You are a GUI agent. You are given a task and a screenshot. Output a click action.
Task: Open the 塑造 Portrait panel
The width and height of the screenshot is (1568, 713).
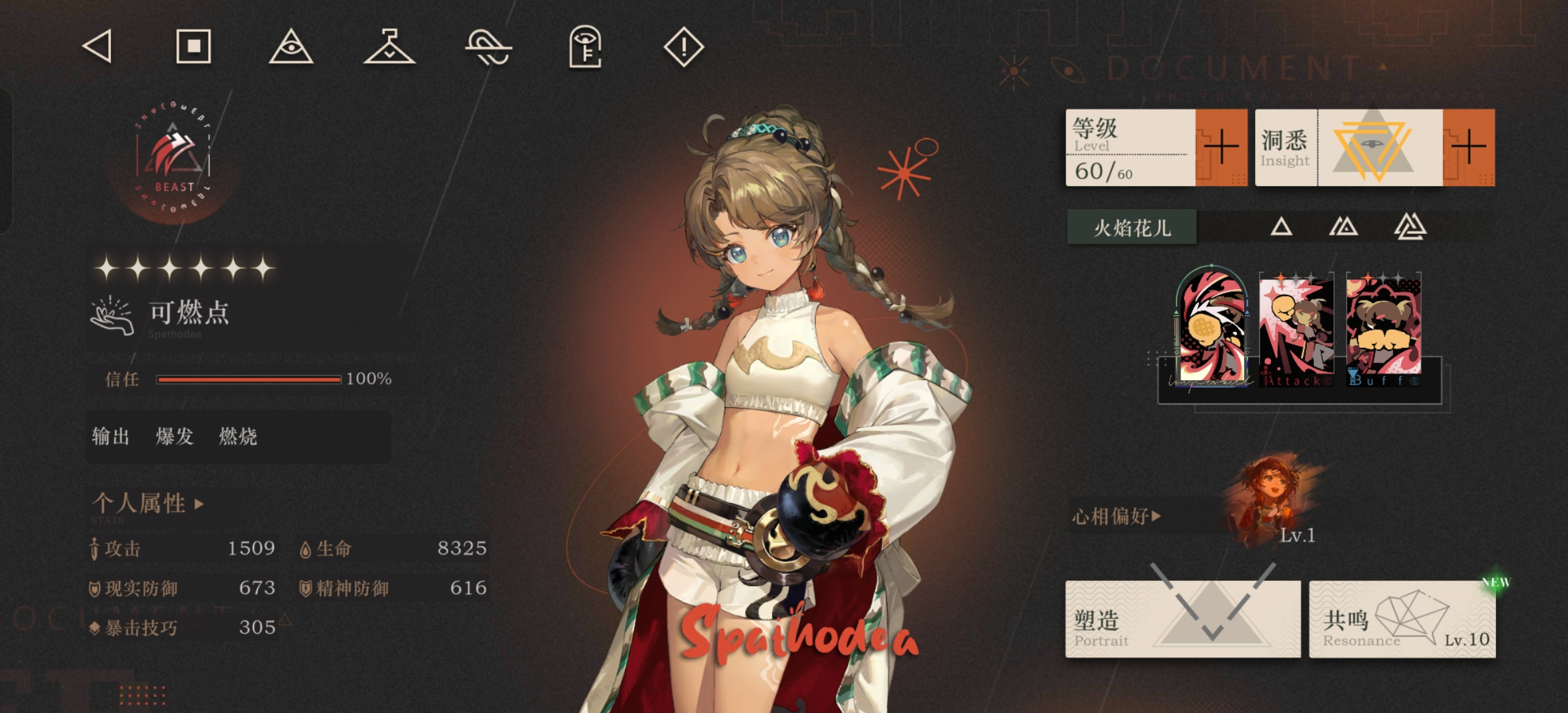click(1183, 619)
